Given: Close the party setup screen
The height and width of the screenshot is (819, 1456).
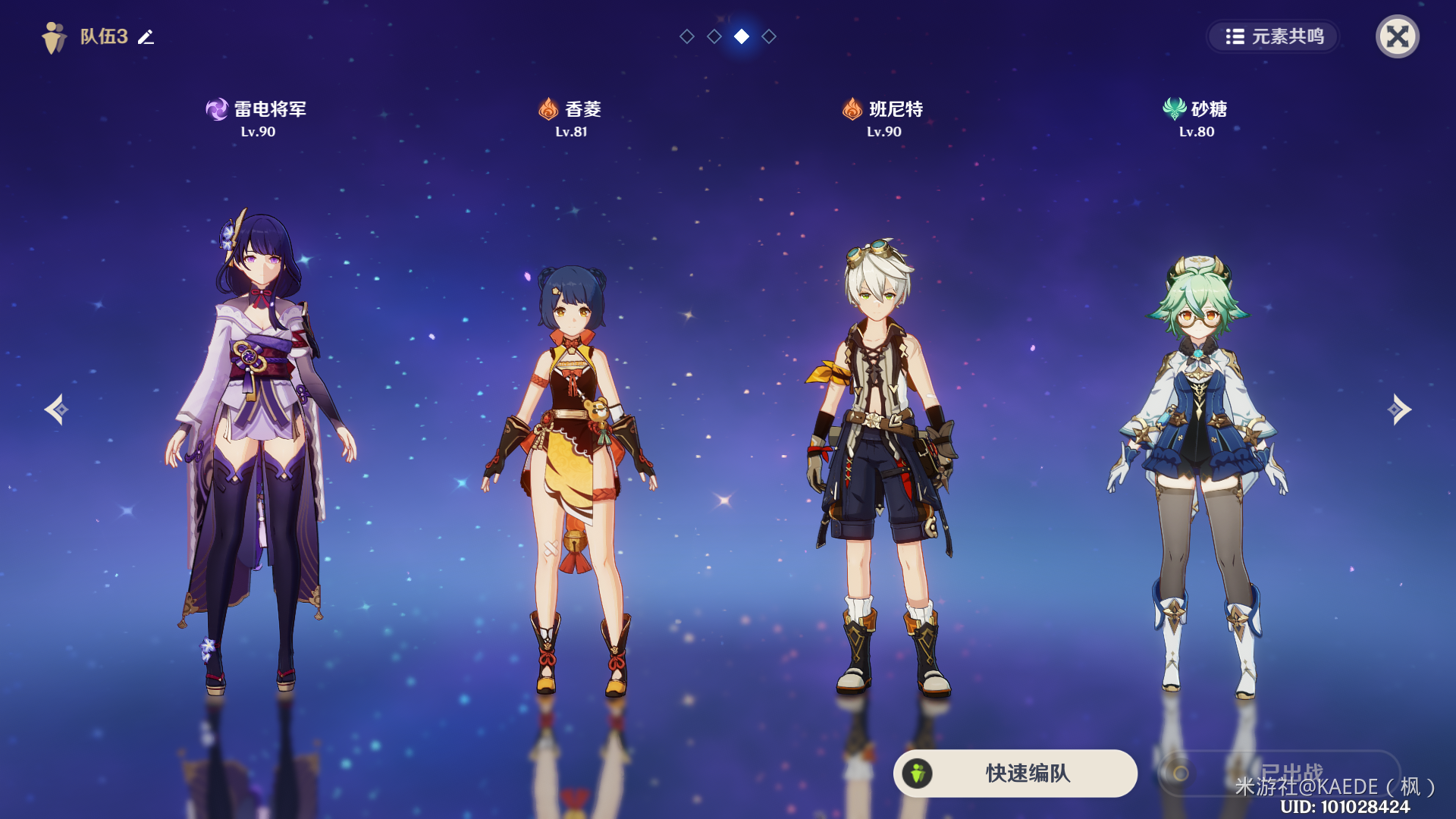Looking at the screenshot, I should coord(1397,36).
